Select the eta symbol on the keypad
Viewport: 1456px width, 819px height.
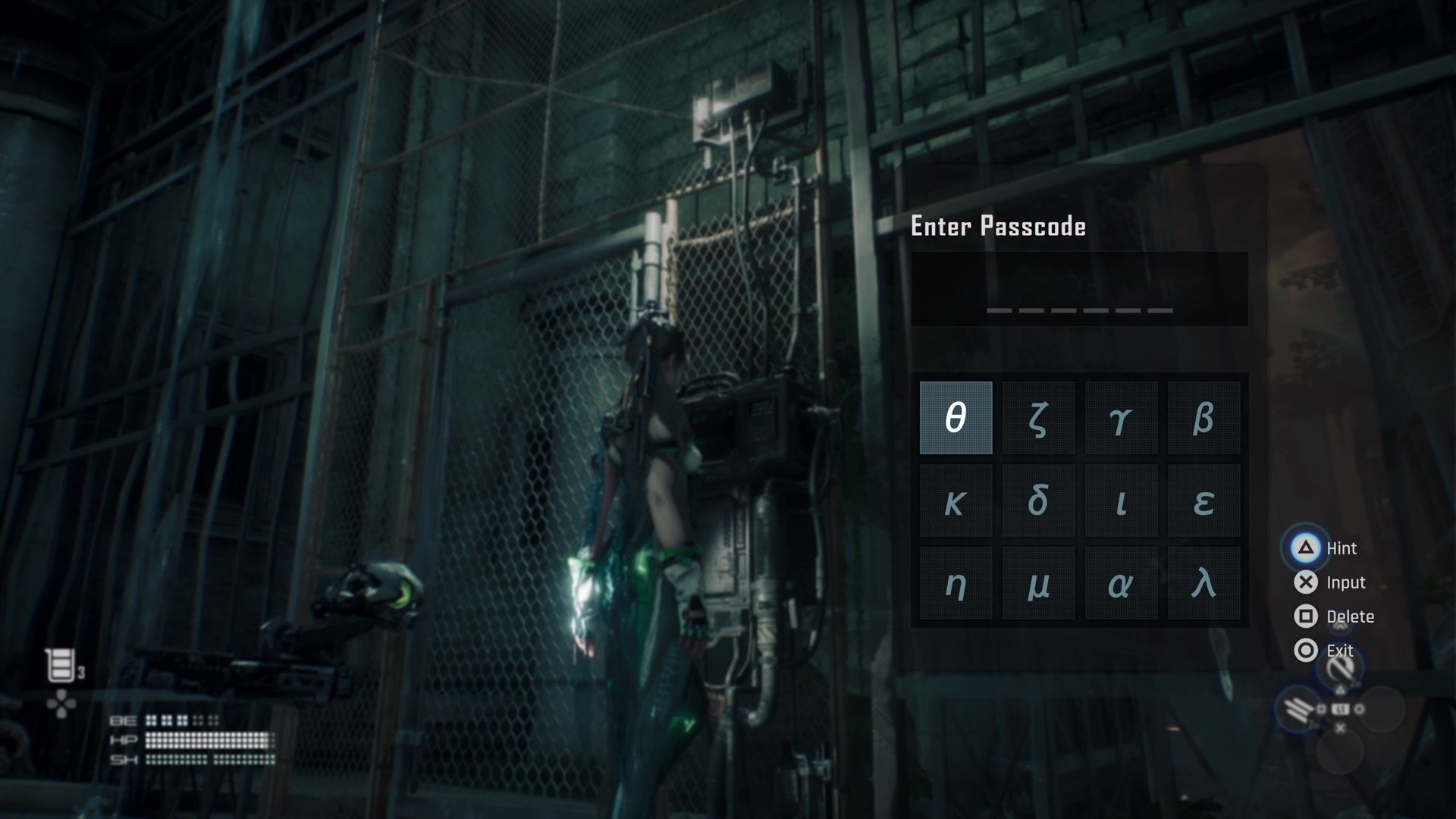955,583
